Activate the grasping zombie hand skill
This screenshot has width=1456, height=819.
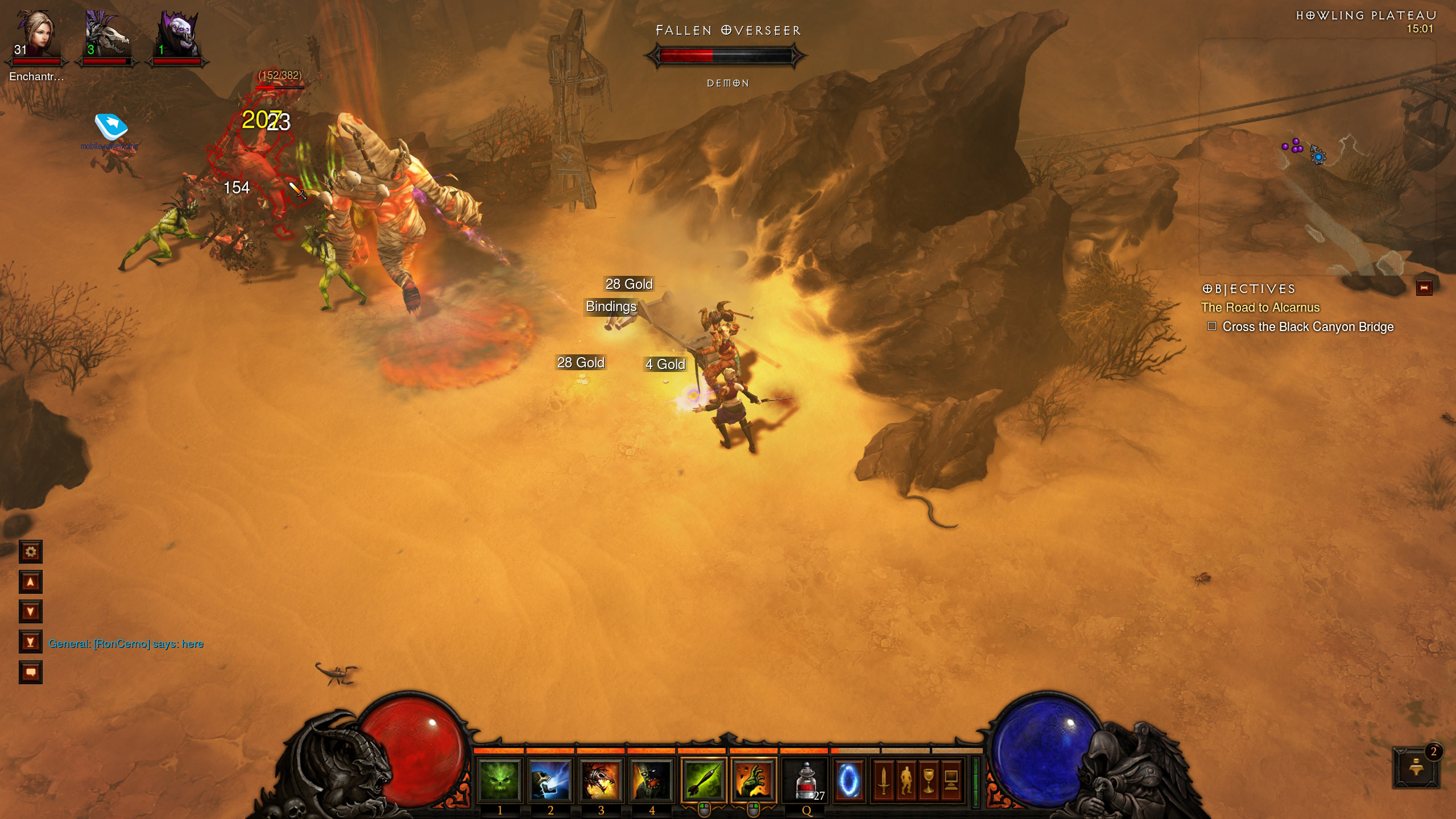coord(754,780)
